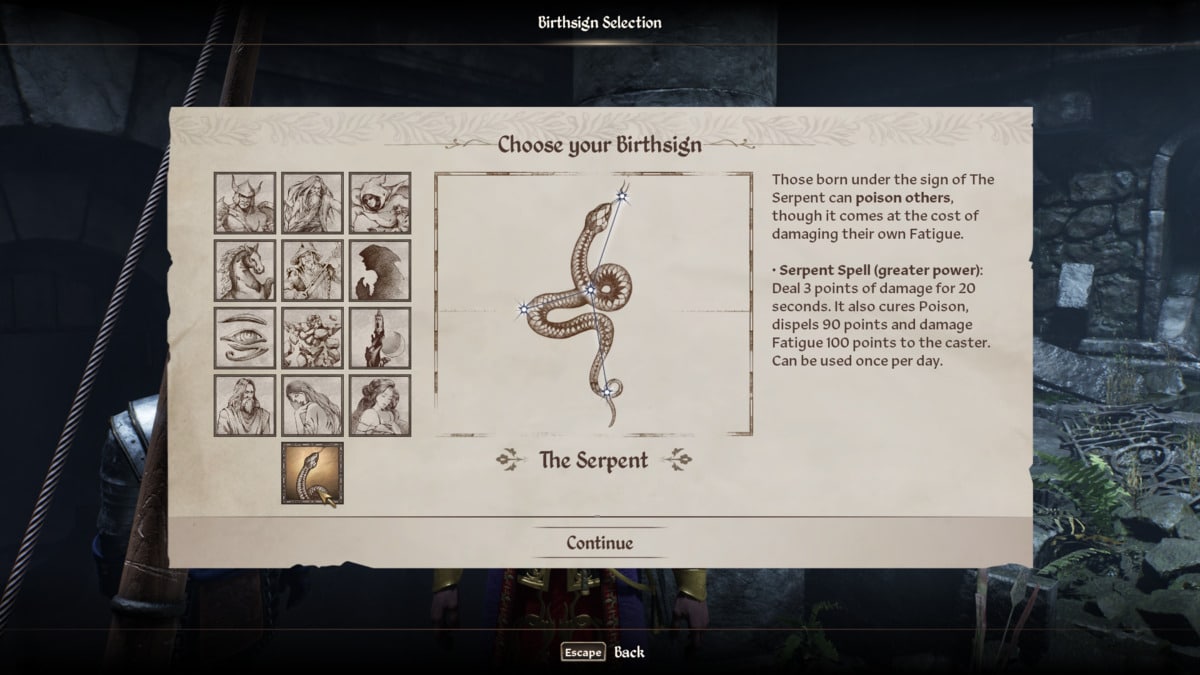The image size is (1200, 675).
Task: Confirm birthsign with Continue
Action: tap(600, 543)
